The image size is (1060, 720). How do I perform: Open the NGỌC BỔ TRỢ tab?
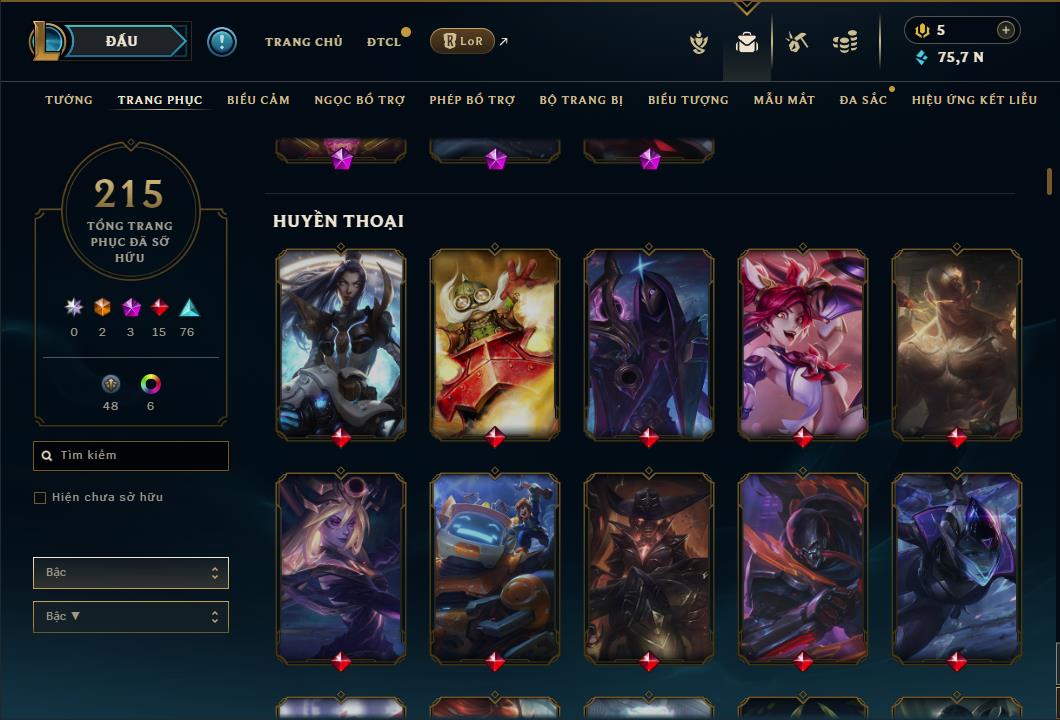tap(359, 100)
